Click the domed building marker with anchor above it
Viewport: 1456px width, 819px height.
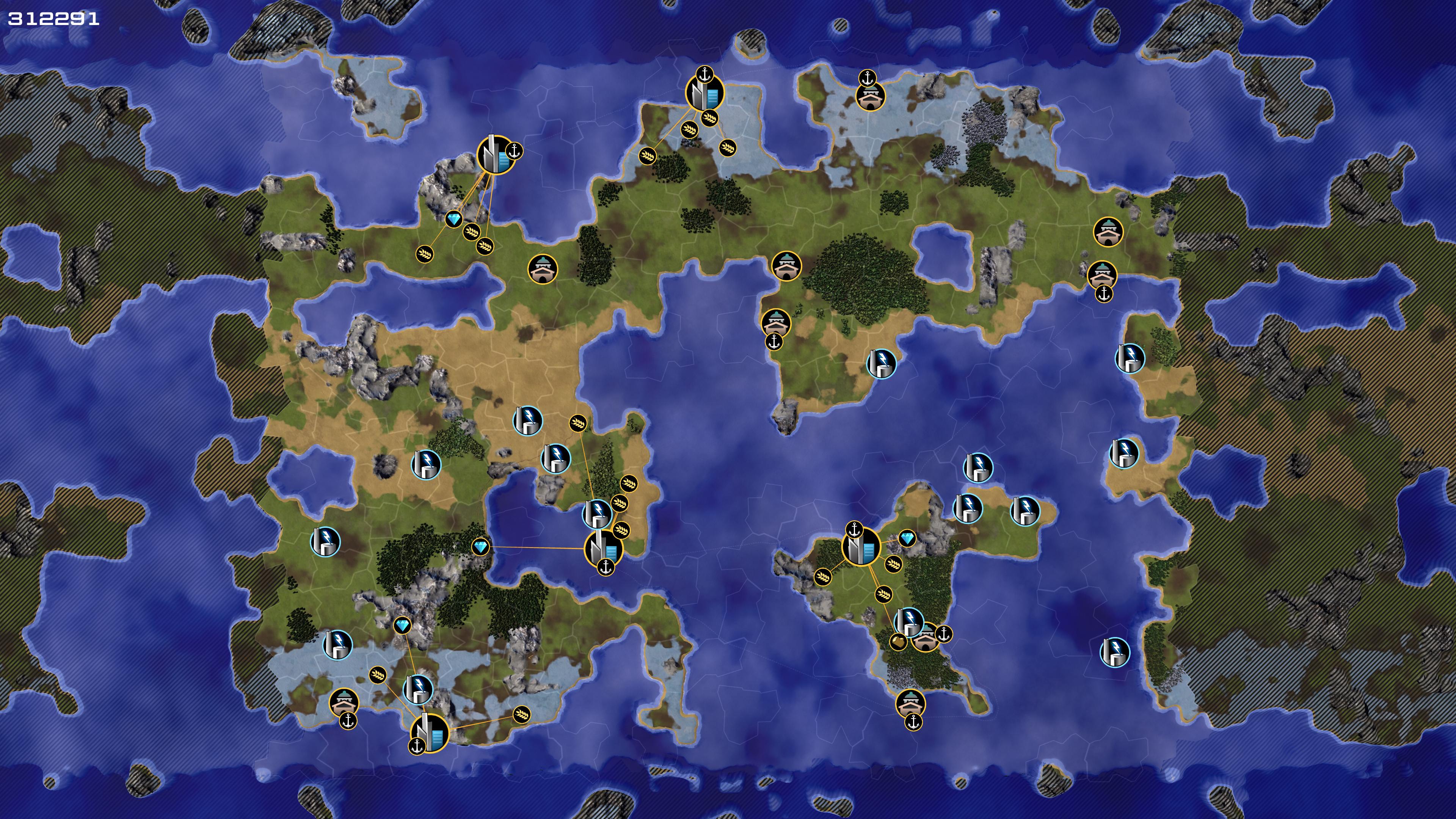tap(870, 97)
